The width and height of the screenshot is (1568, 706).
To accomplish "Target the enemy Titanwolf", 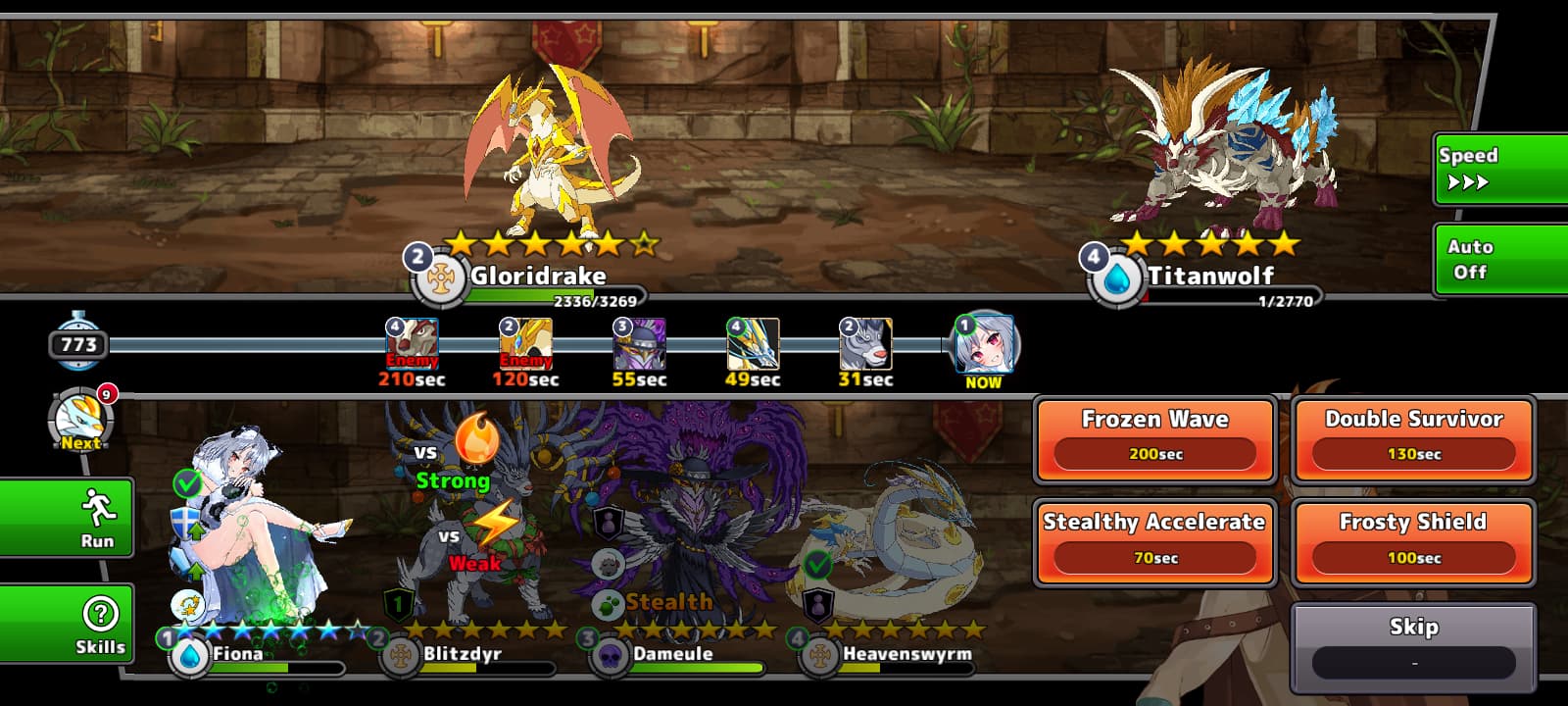I will click(1225, 147).
